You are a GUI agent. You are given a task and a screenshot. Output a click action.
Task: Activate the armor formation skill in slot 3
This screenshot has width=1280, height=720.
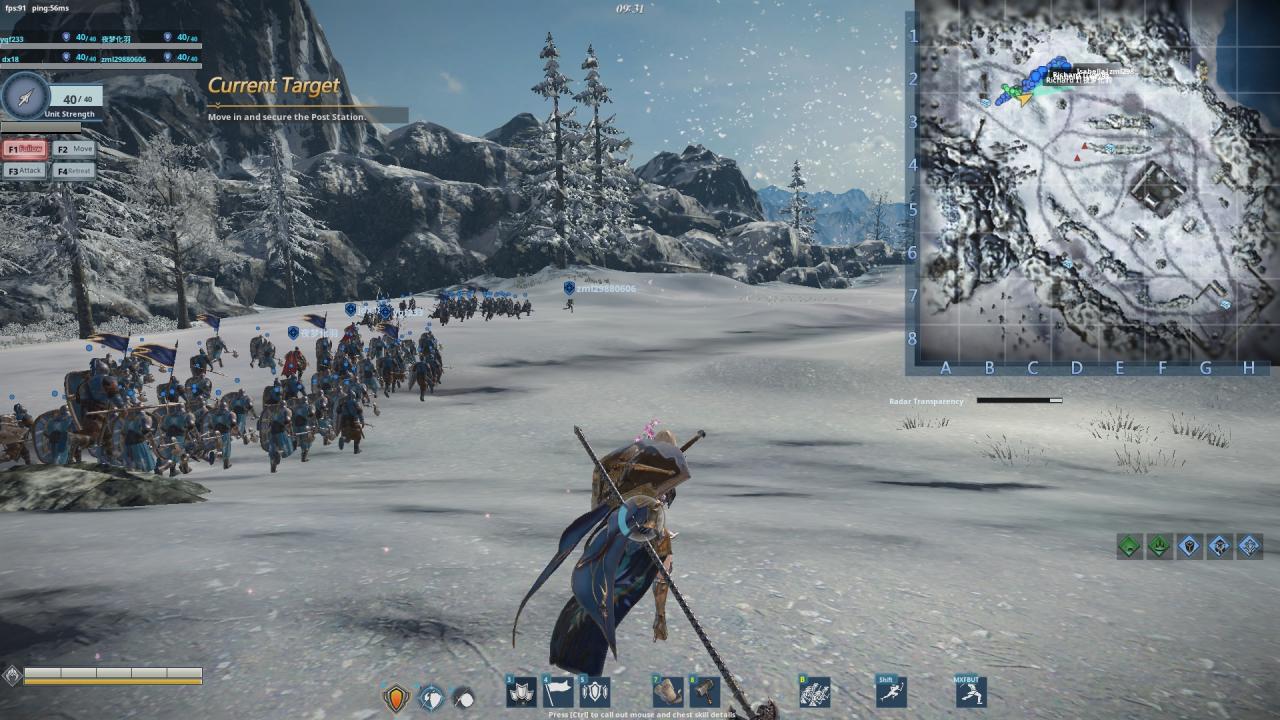coord(521,692)
